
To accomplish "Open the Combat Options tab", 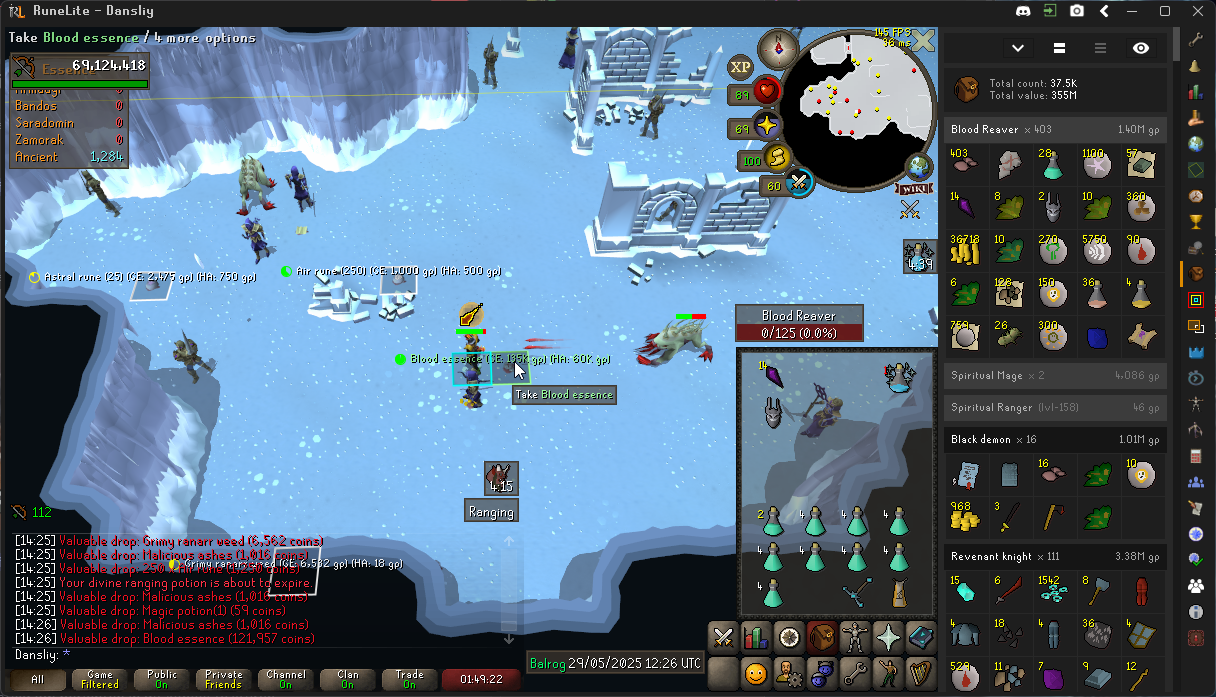I will (x=723, y=636).
